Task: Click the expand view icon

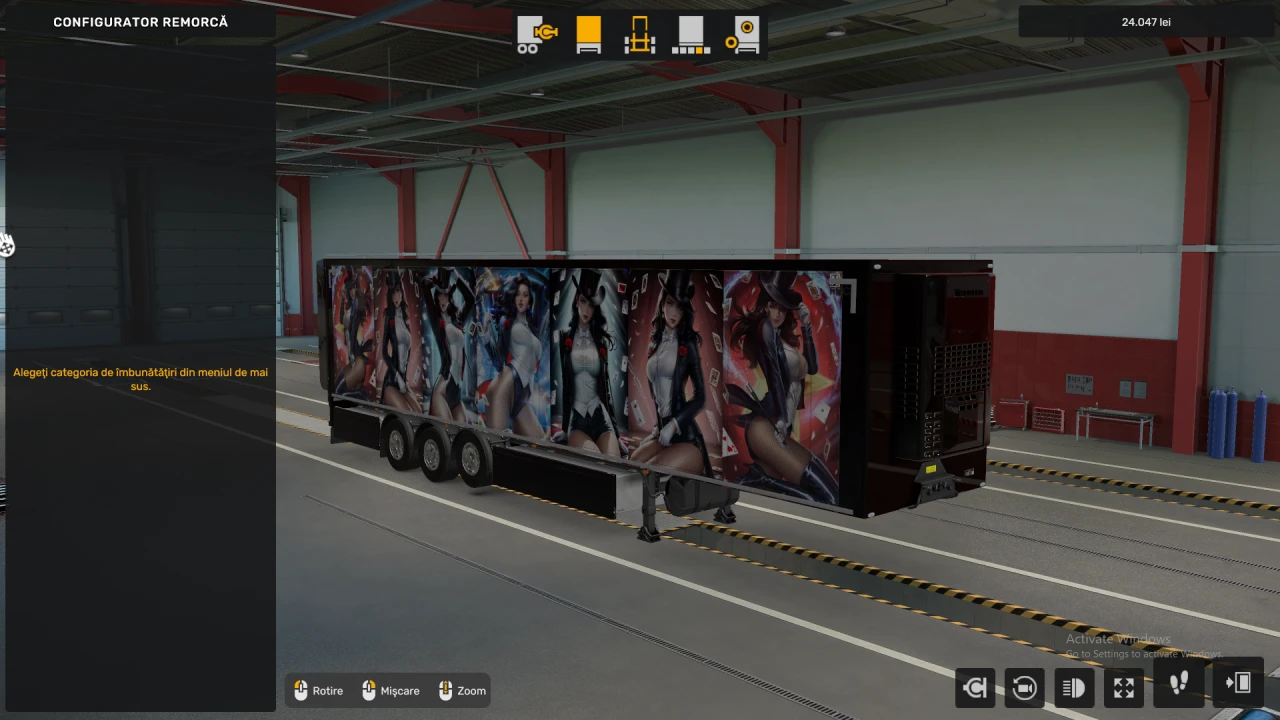Action: (x=1123, y=687)
